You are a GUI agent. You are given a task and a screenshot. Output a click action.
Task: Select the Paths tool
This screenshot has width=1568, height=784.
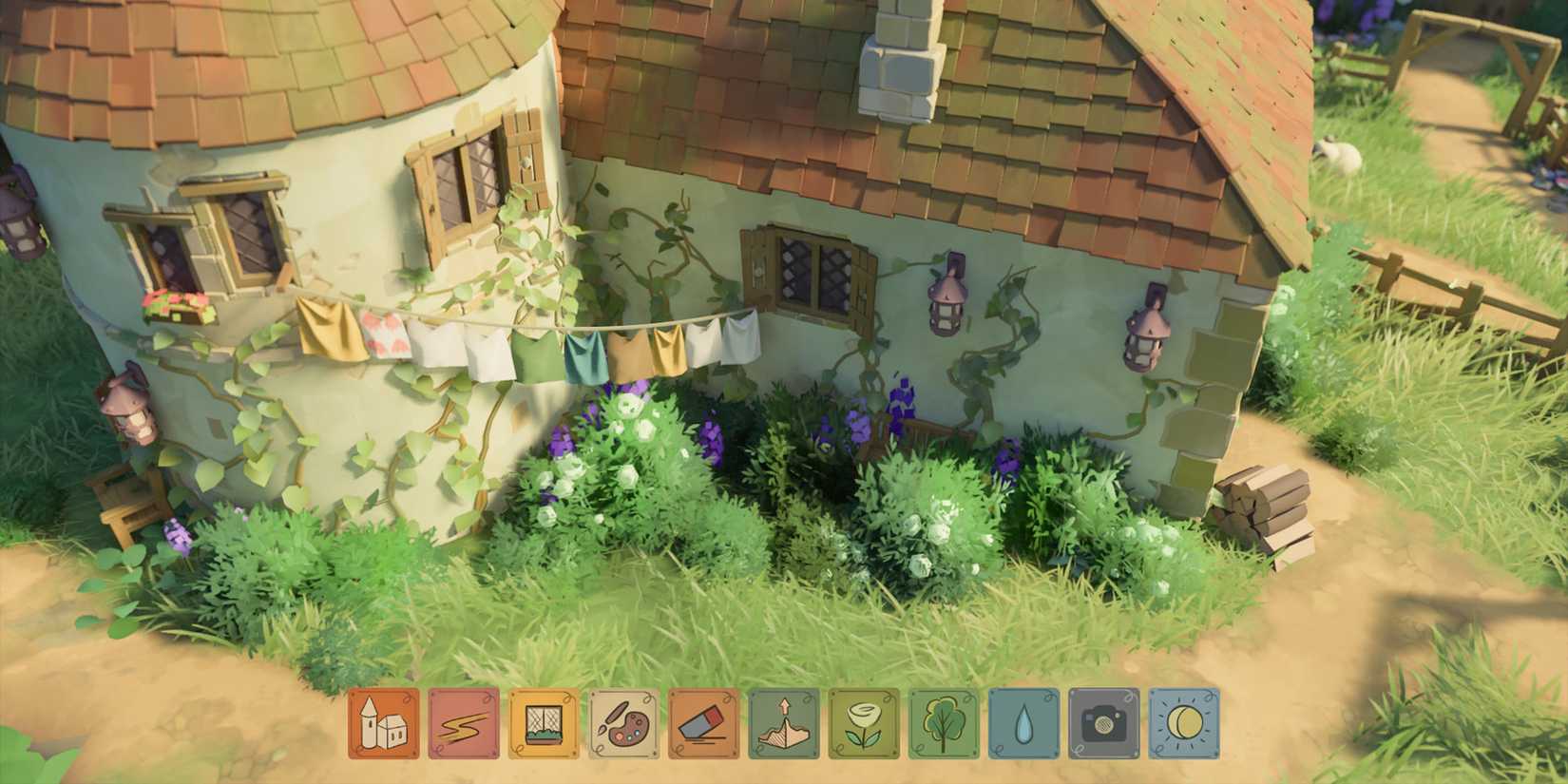point(465,722)
